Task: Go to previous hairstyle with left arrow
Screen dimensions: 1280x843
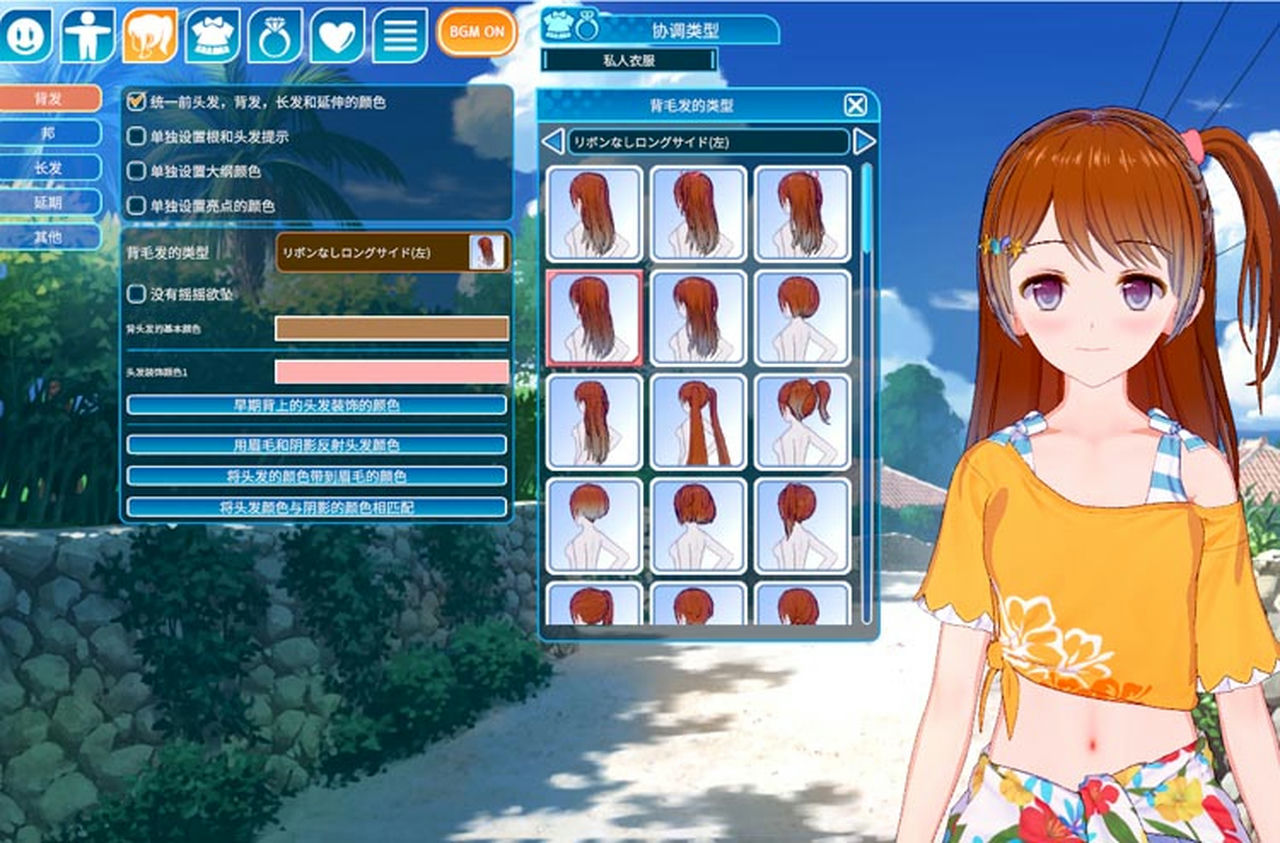Action: tap(552, 141)
